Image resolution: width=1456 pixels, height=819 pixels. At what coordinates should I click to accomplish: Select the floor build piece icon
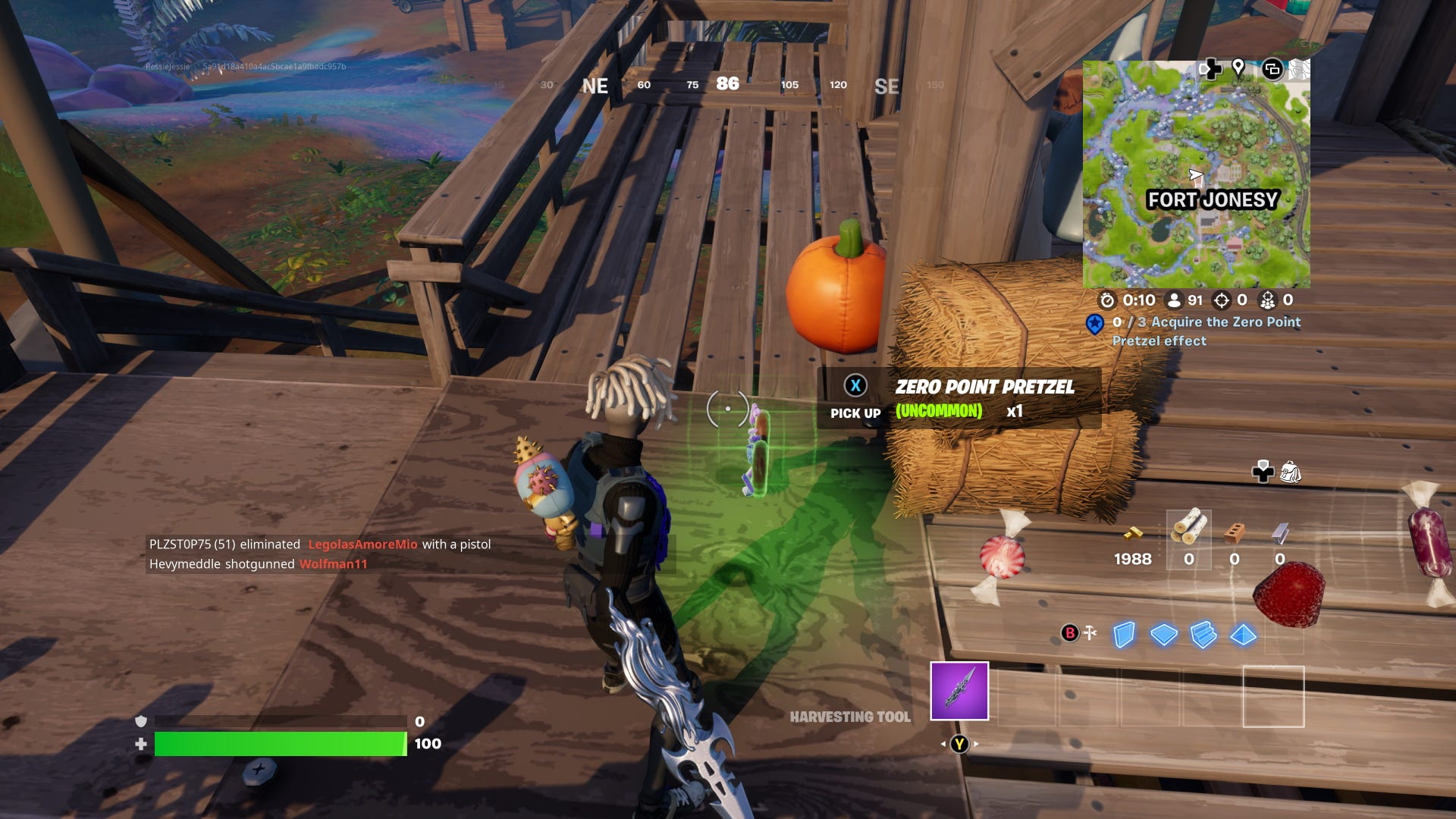1164,636
